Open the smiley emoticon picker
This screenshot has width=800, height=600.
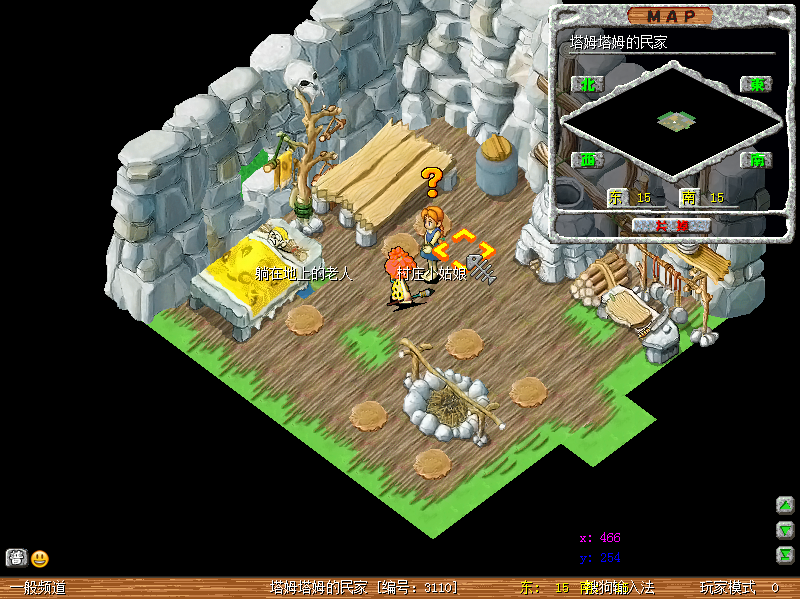tap(39, 559)
